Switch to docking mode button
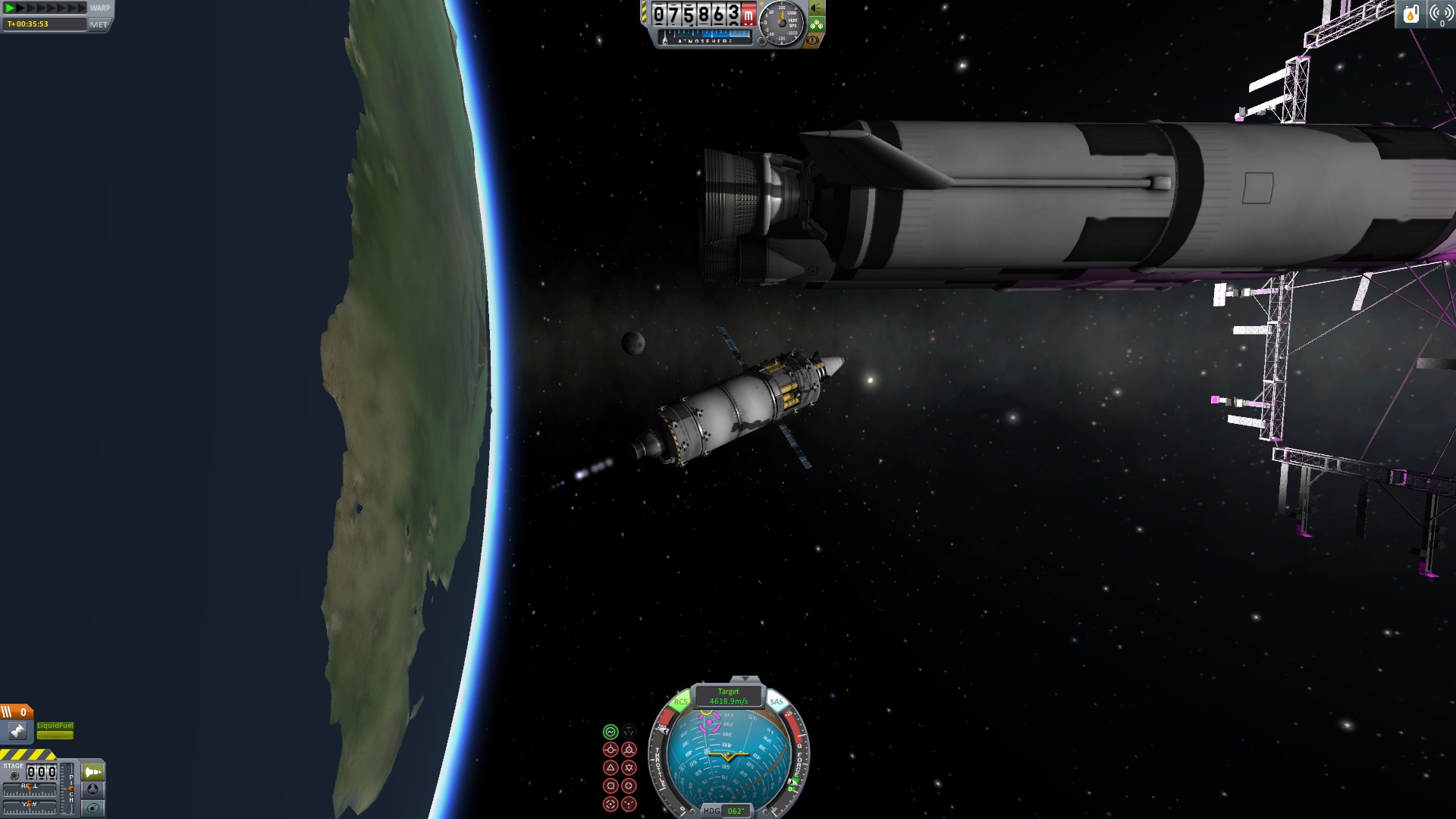The width and height of the screenshot is (1456, 819). coord(93,789)
